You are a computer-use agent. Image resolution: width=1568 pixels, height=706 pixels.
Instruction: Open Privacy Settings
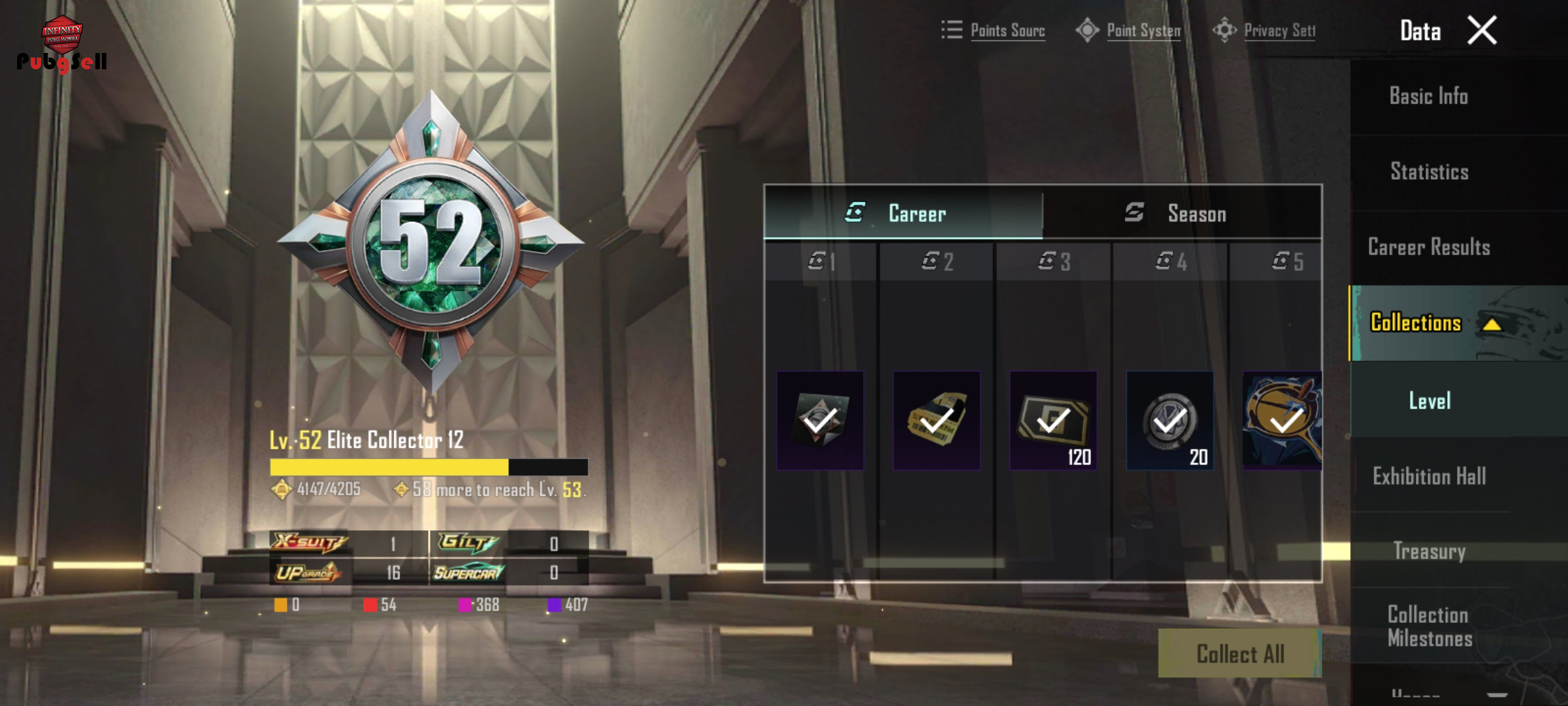[x=1265, y=30]
